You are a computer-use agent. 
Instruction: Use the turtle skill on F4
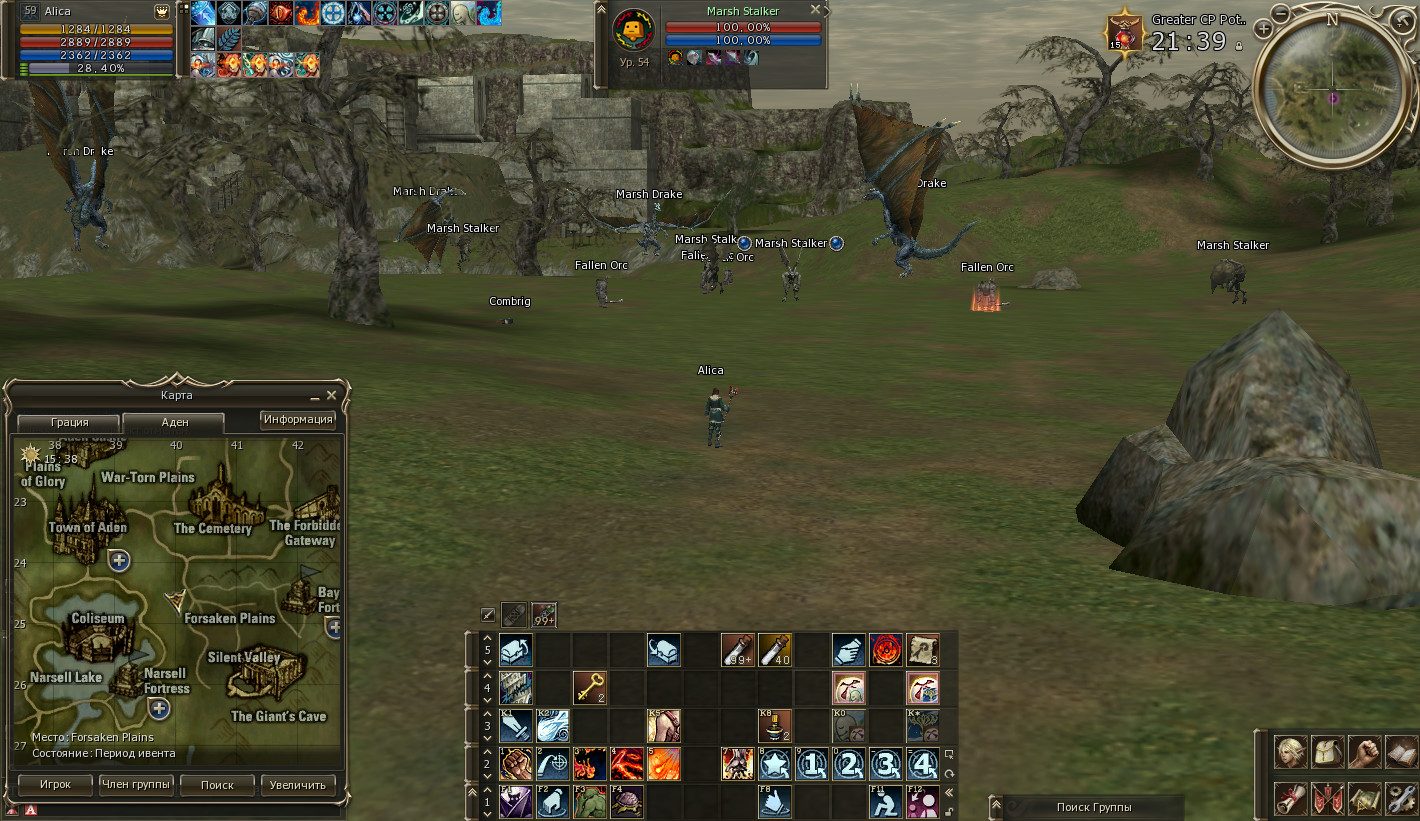coord(627,802)
